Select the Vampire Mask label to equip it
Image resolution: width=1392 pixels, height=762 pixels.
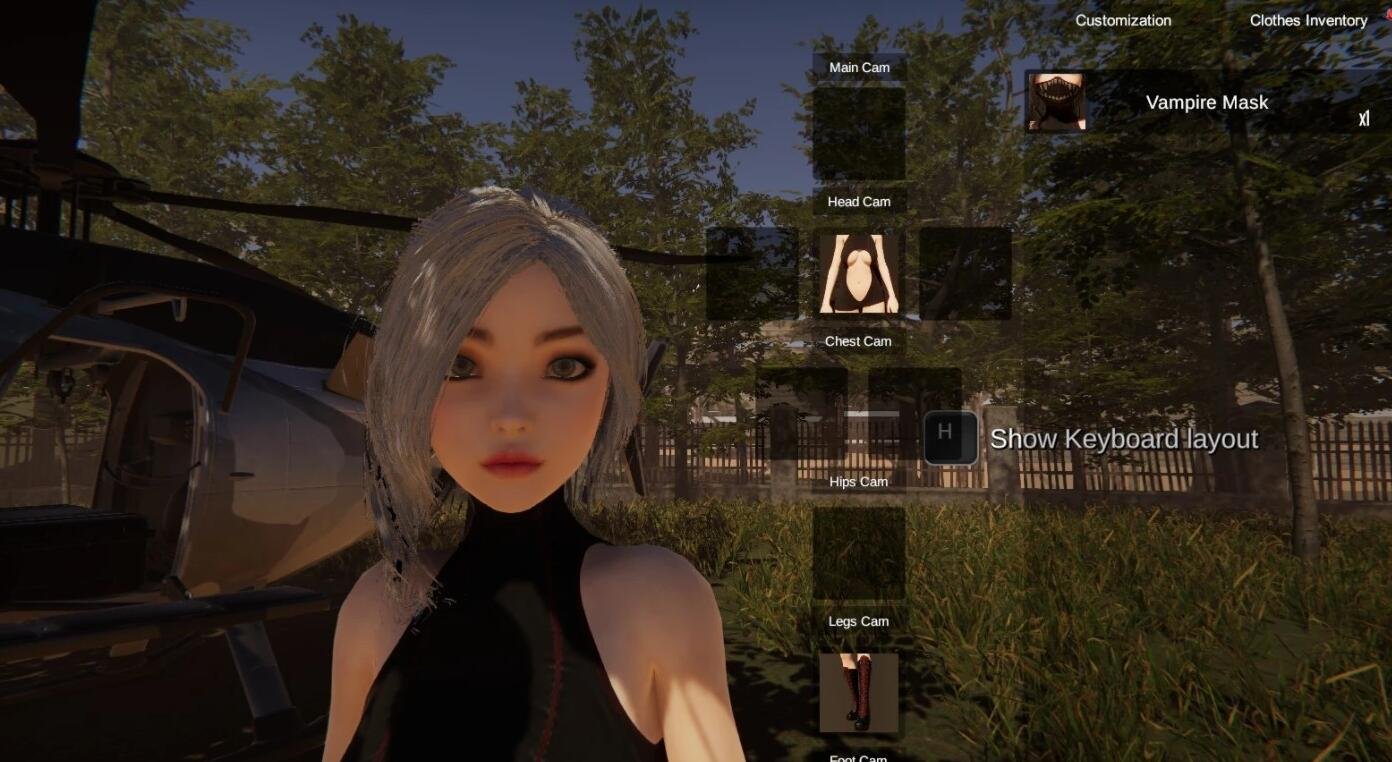1209,101
